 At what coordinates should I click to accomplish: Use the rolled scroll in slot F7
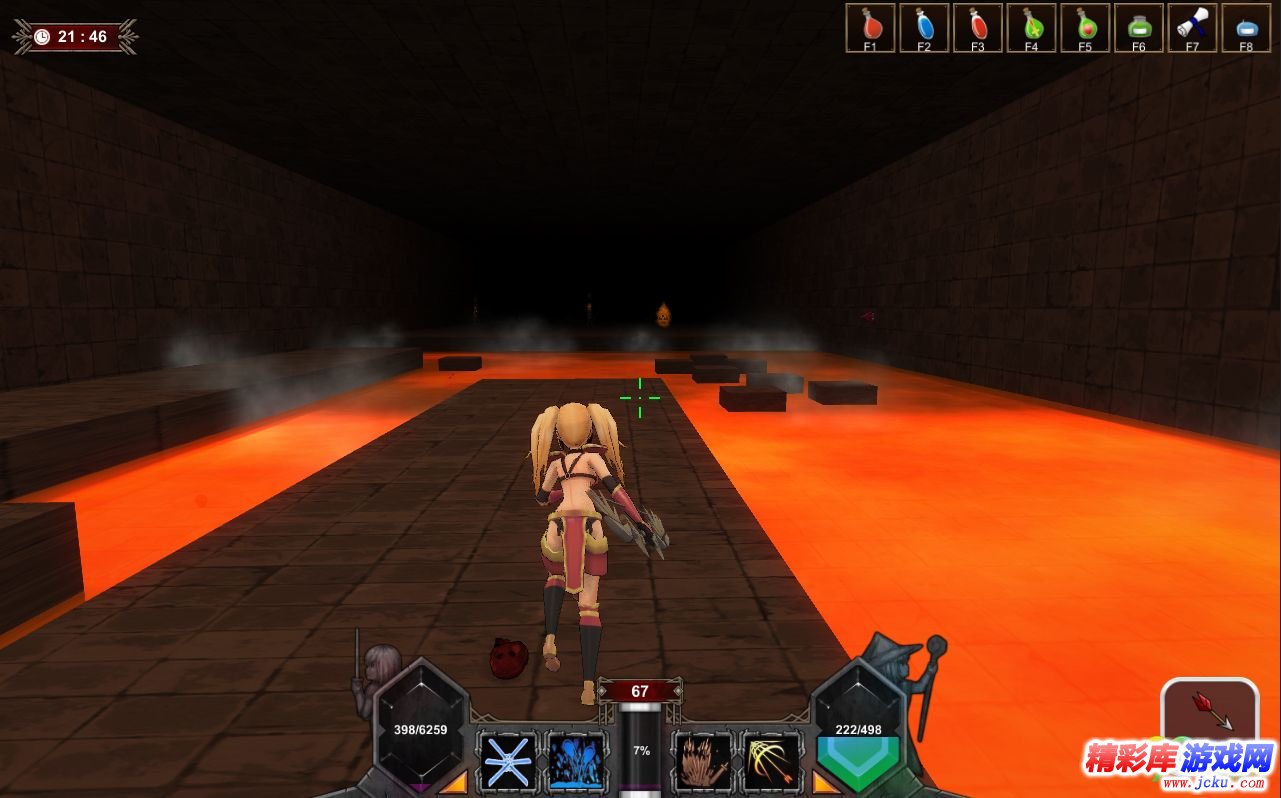click(x=1192, y=27)
